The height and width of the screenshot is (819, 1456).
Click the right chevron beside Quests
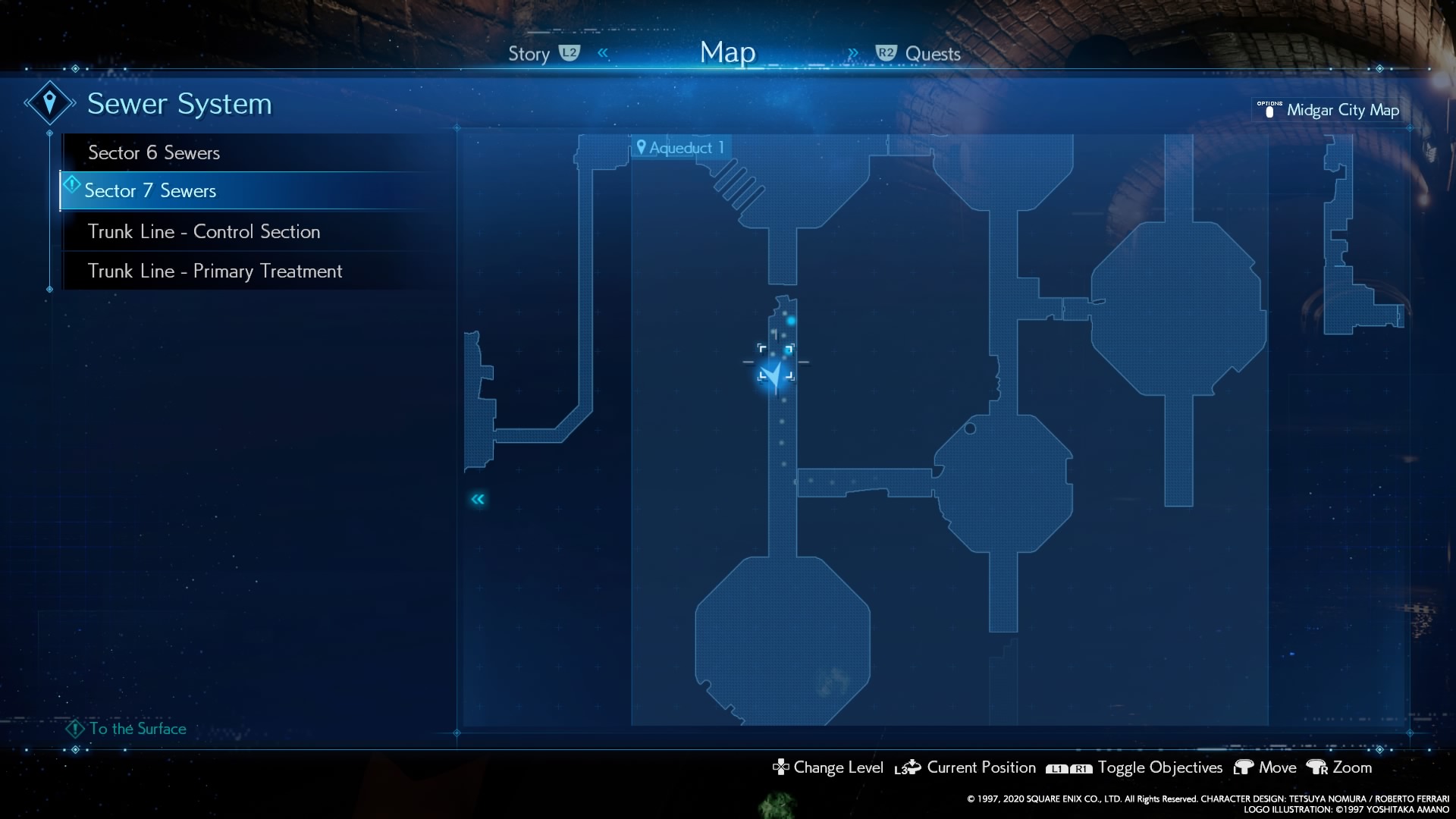(x=854, y=52)
